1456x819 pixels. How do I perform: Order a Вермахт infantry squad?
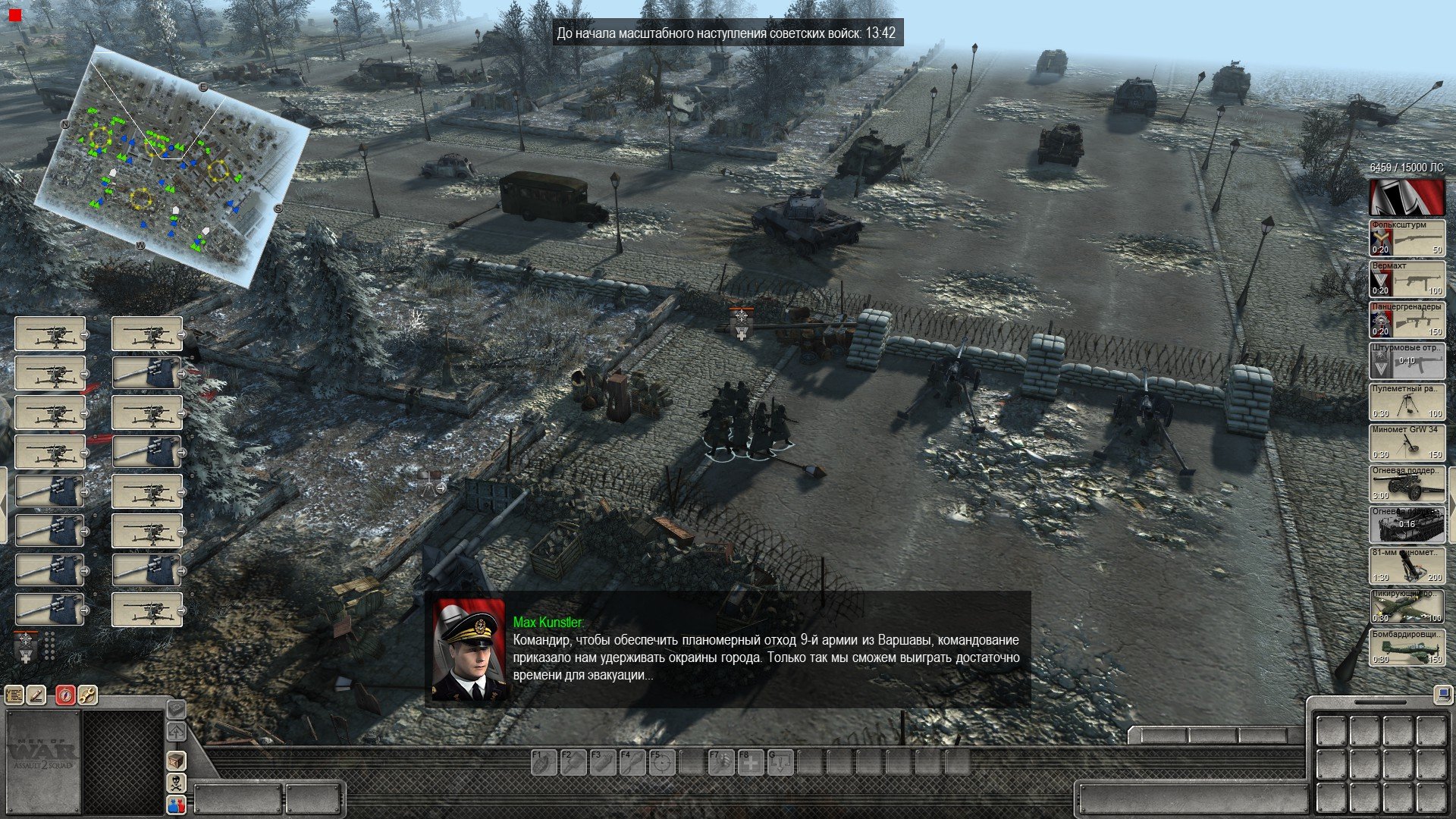1407,279
